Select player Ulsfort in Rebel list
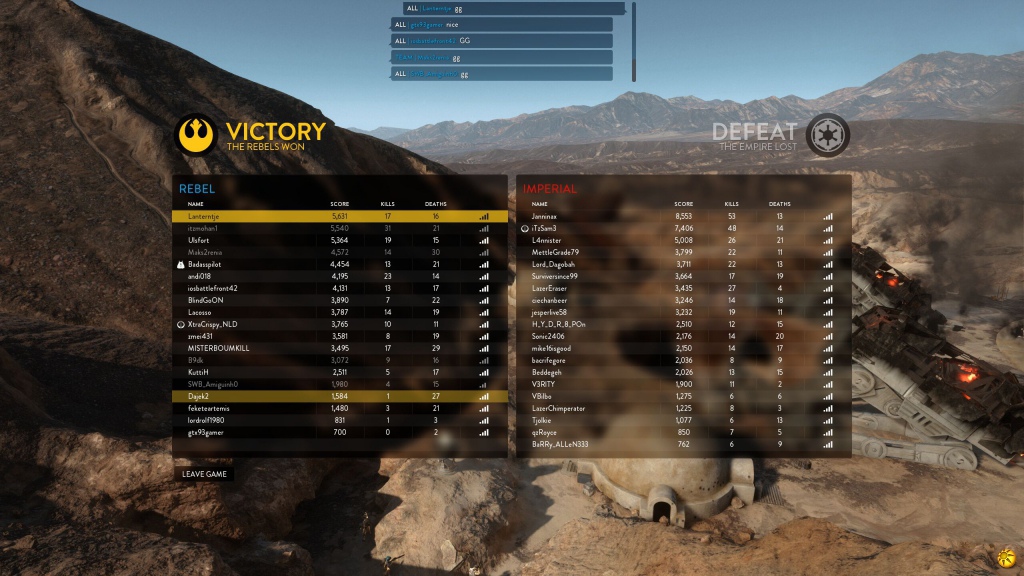Screen dimensions: 1024x576 (x=340, y=240)
